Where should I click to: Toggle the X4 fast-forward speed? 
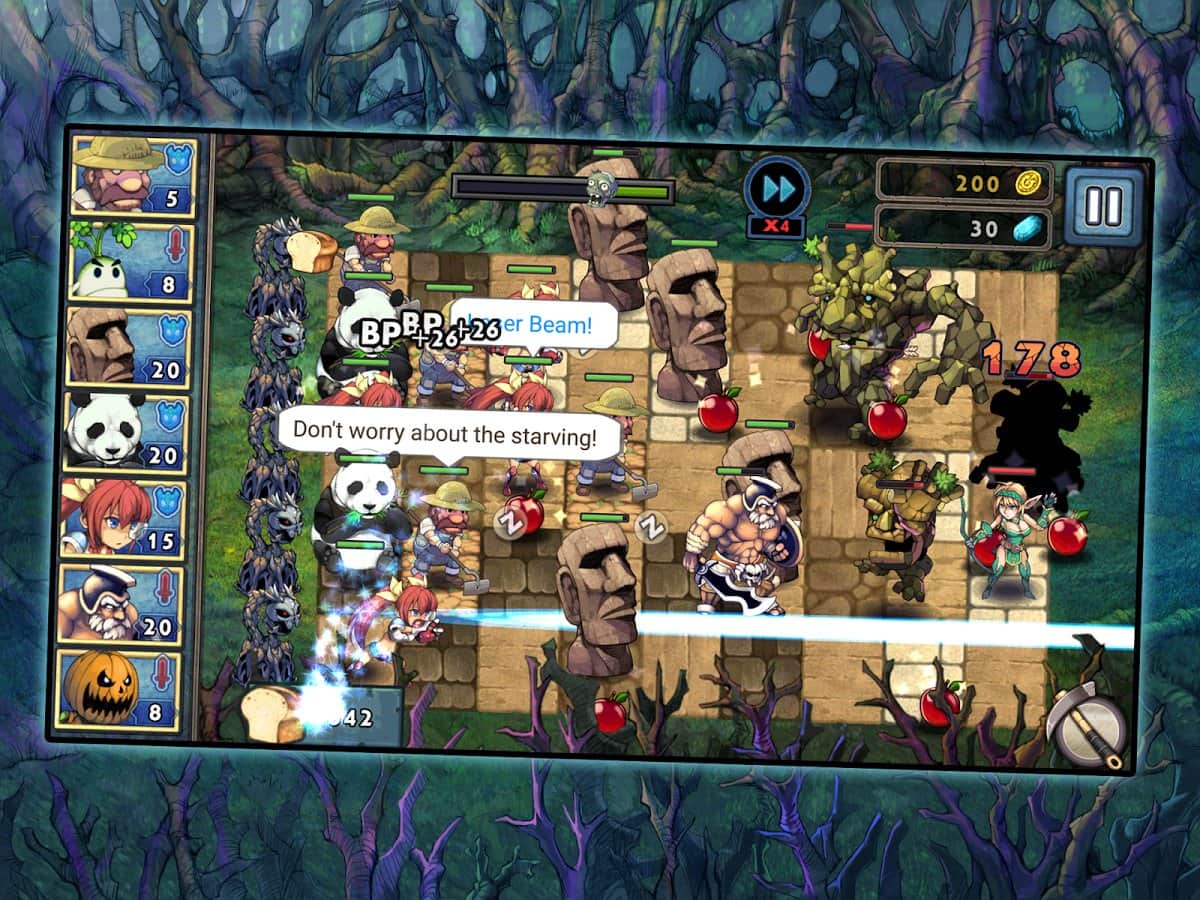(777, 193)
